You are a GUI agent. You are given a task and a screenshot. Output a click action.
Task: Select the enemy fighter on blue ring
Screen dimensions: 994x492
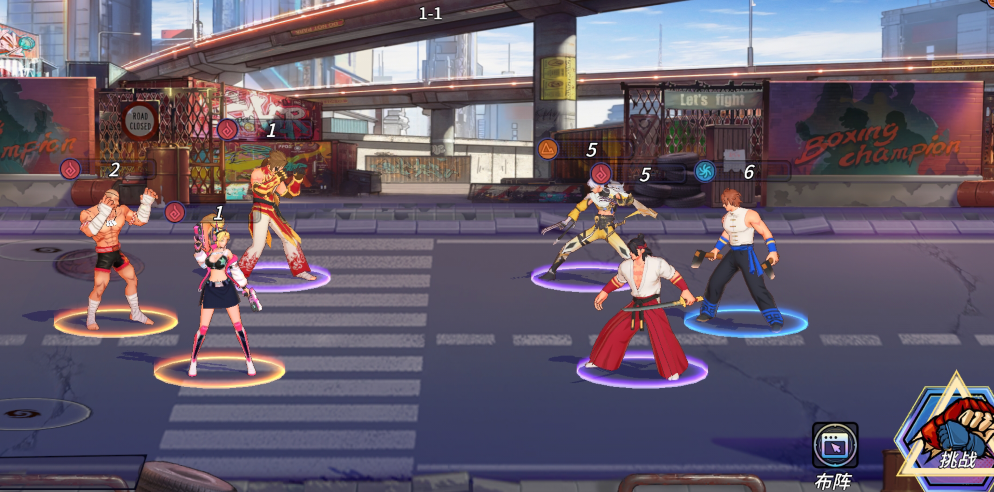click(743, 257)
